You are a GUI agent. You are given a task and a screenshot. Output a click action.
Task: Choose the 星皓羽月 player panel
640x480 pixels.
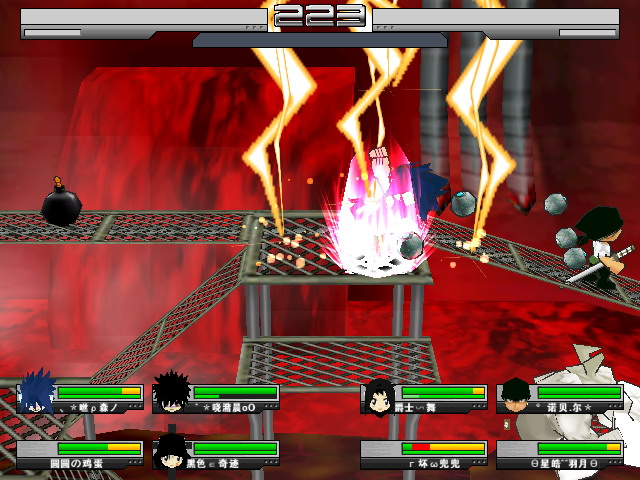tap(560, 455)
